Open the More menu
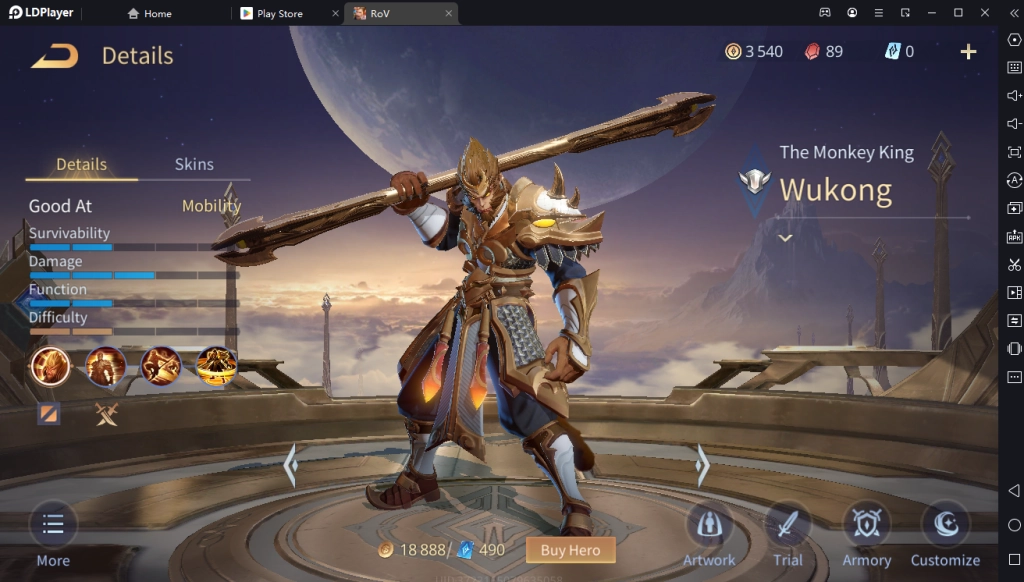This screenshot has width=1024, height=582. [x=53, y=535]
